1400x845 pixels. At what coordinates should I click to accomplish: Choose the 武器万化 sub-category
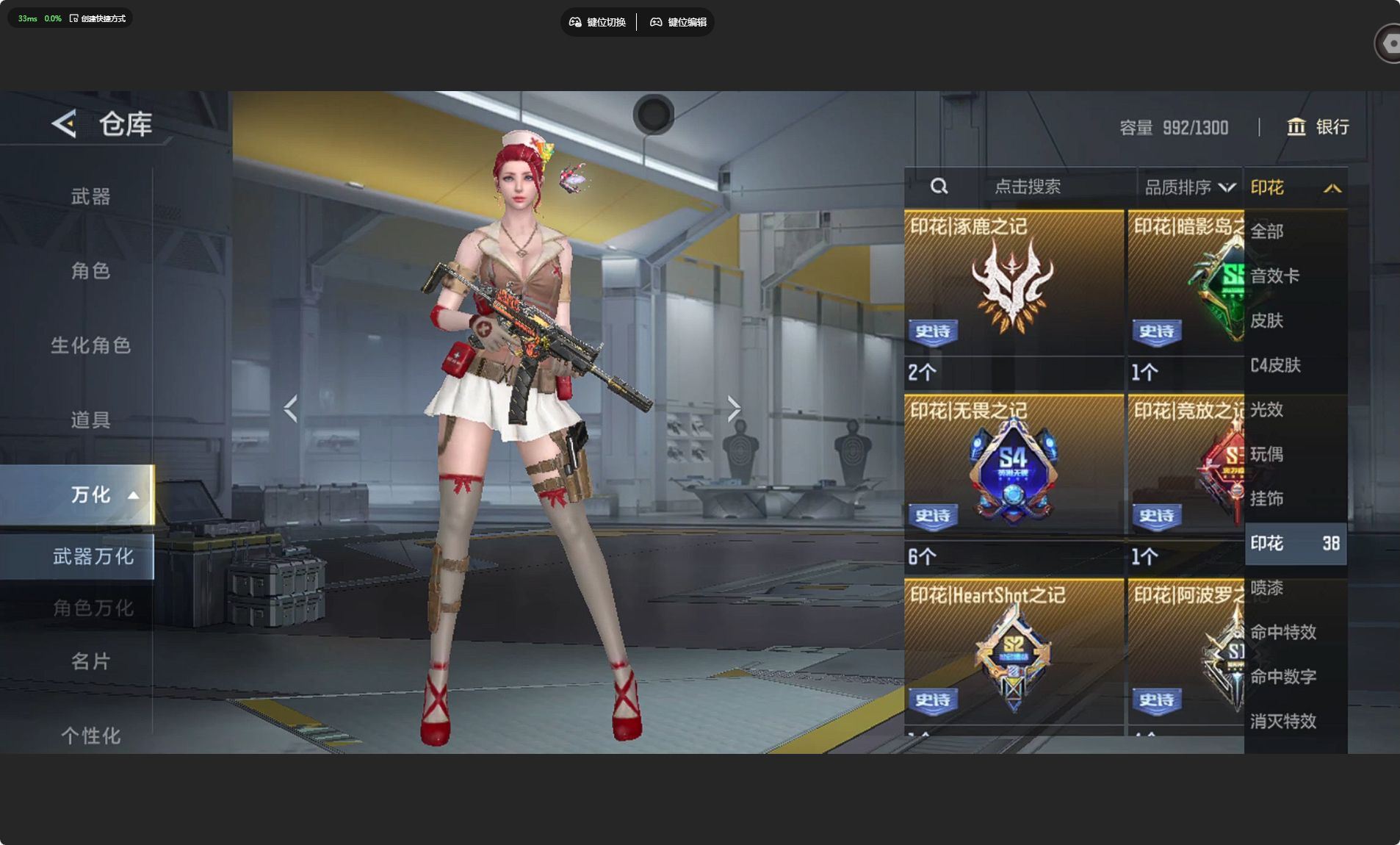93,556
